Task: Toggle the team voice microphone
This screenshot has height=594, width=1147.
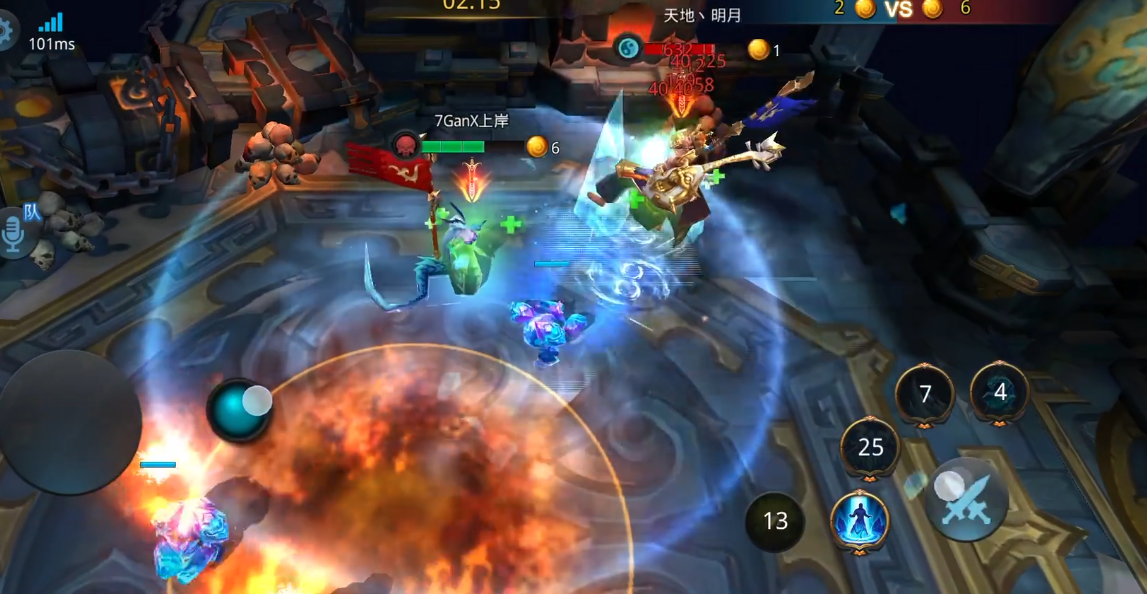Action: point(16,232)
